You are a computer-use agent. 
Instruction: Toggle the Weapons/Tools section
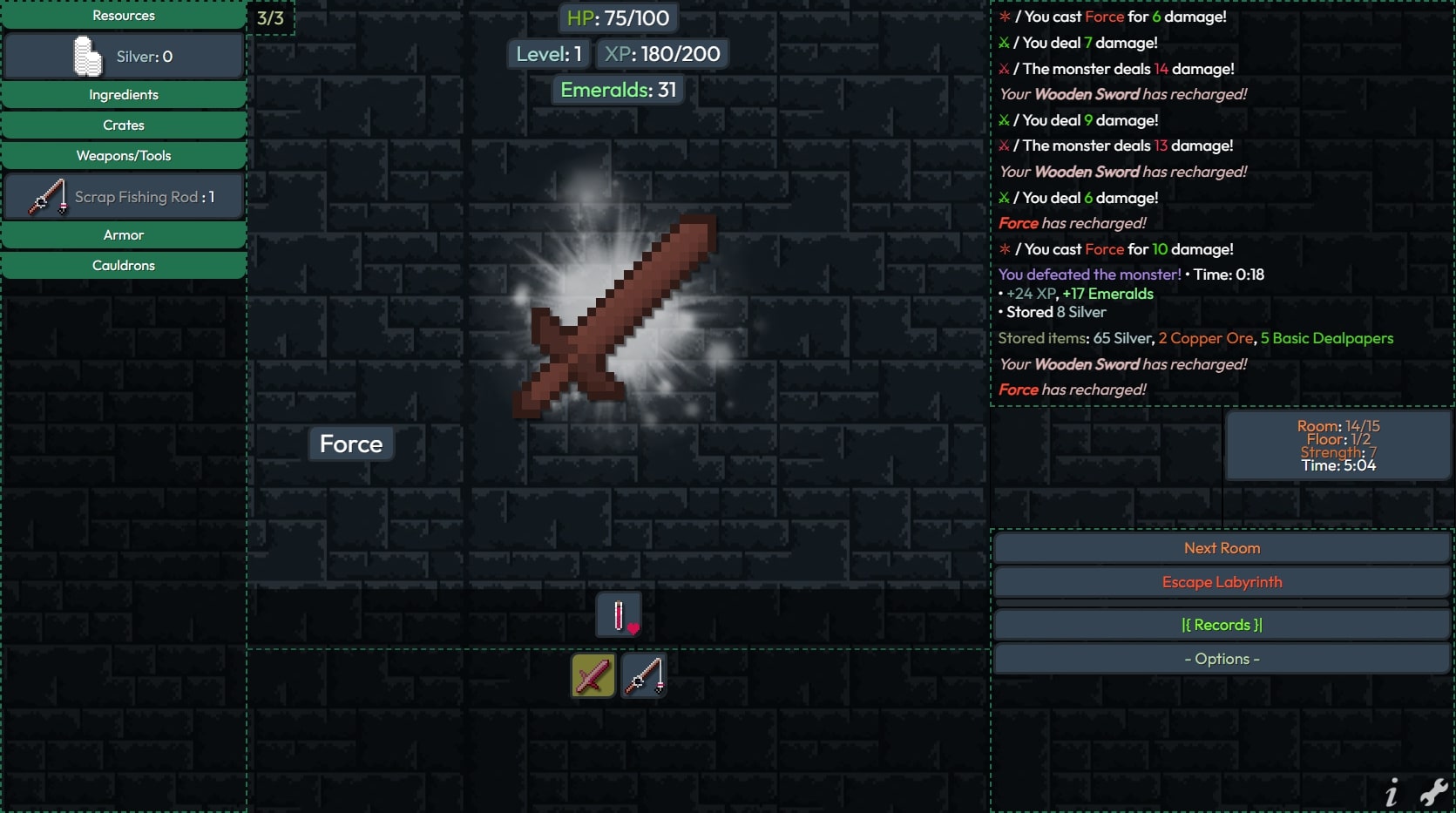124,156
